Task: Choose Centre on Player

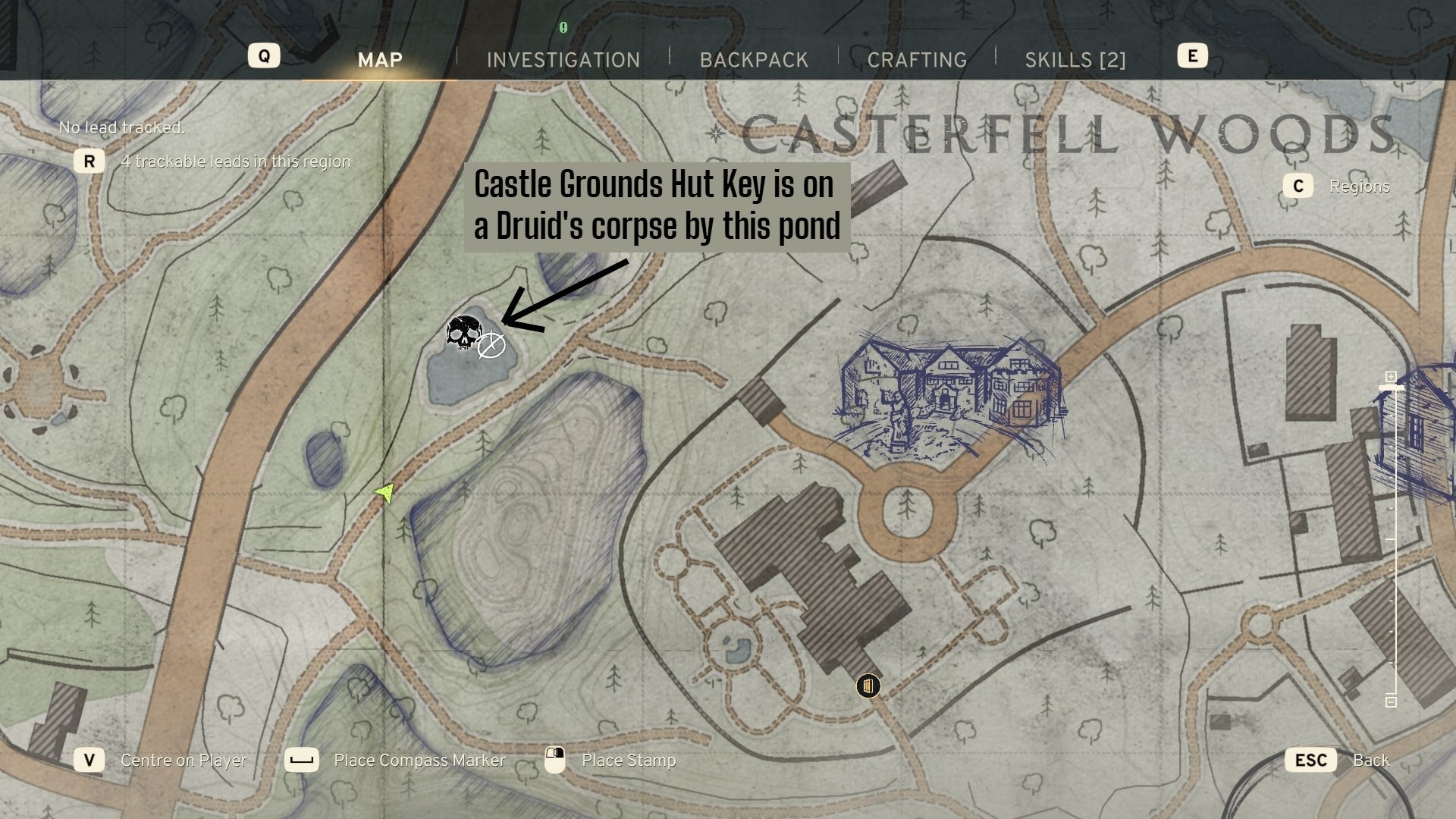Action: coord(184,760)
